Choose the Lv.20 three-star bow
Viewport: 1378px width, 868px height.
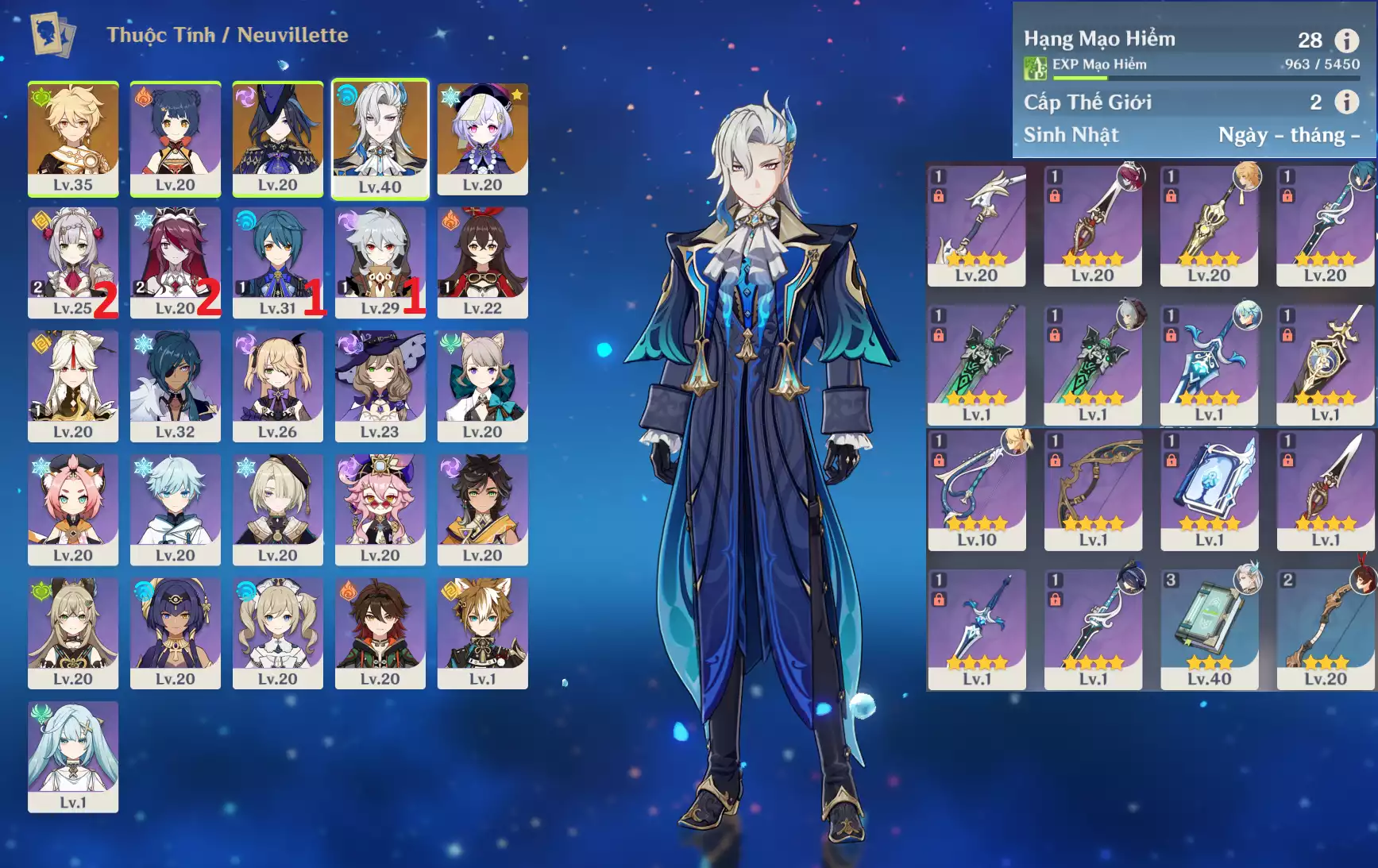tap(1325, 629)
